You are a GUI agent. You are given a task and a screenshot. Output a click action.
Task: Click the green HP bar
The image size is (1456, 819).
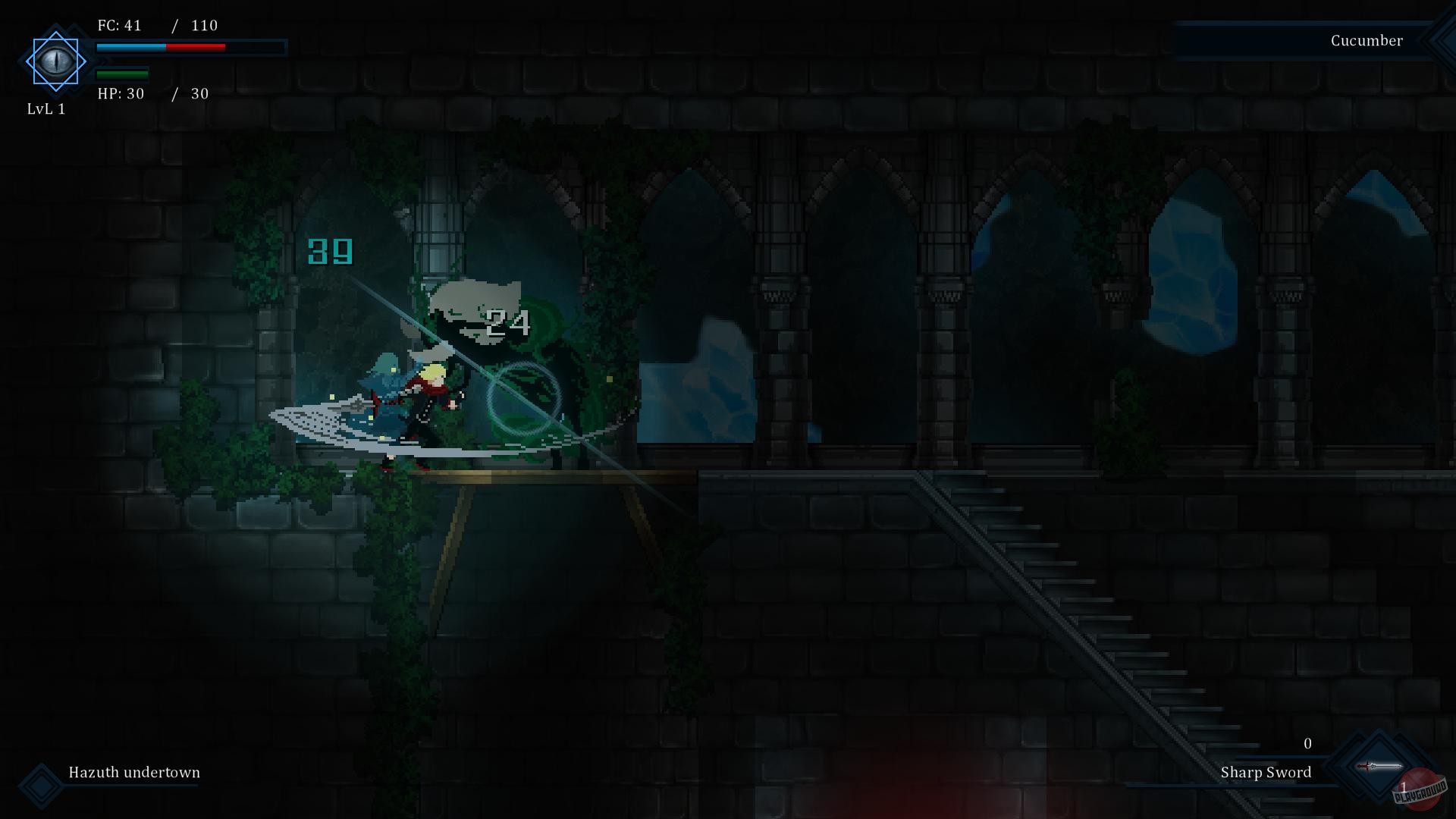coord(121,74)
